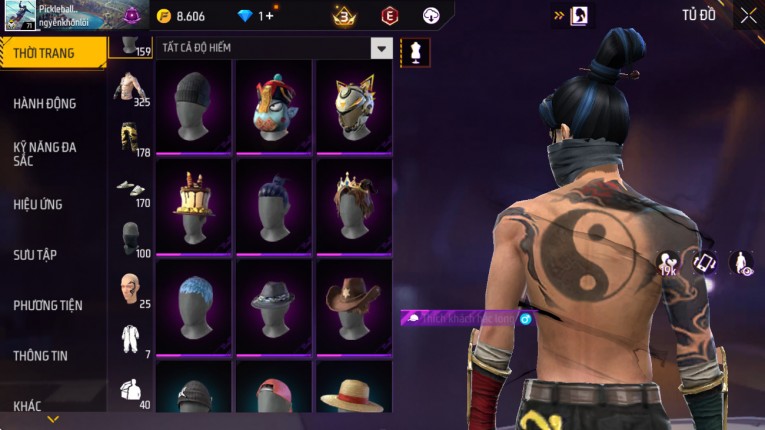Select the tops subcategory with 325 items

tap(130, 90)
